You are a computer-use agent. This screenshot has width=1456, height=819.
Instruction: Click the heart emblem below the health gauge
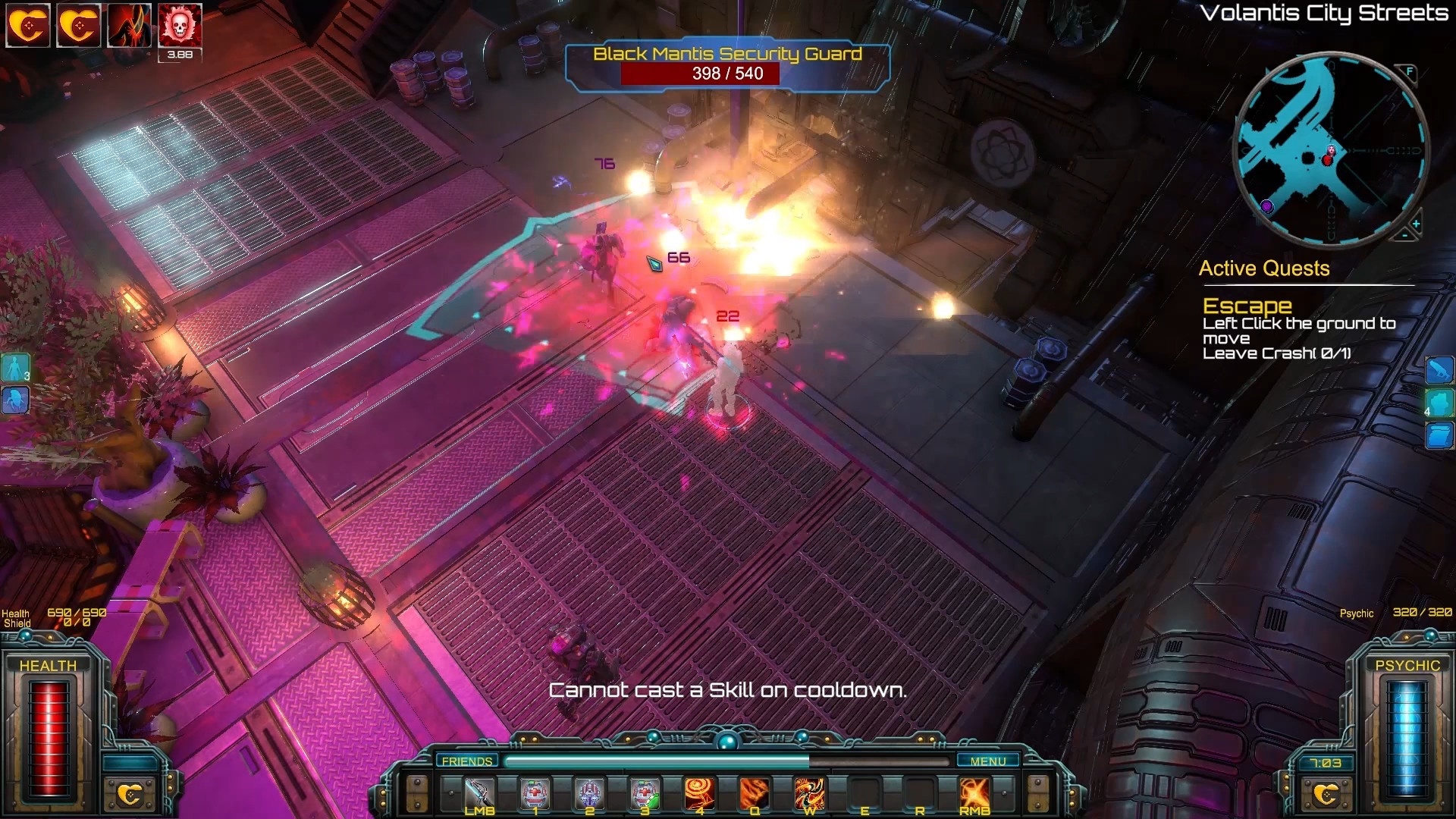pos(130,794)
